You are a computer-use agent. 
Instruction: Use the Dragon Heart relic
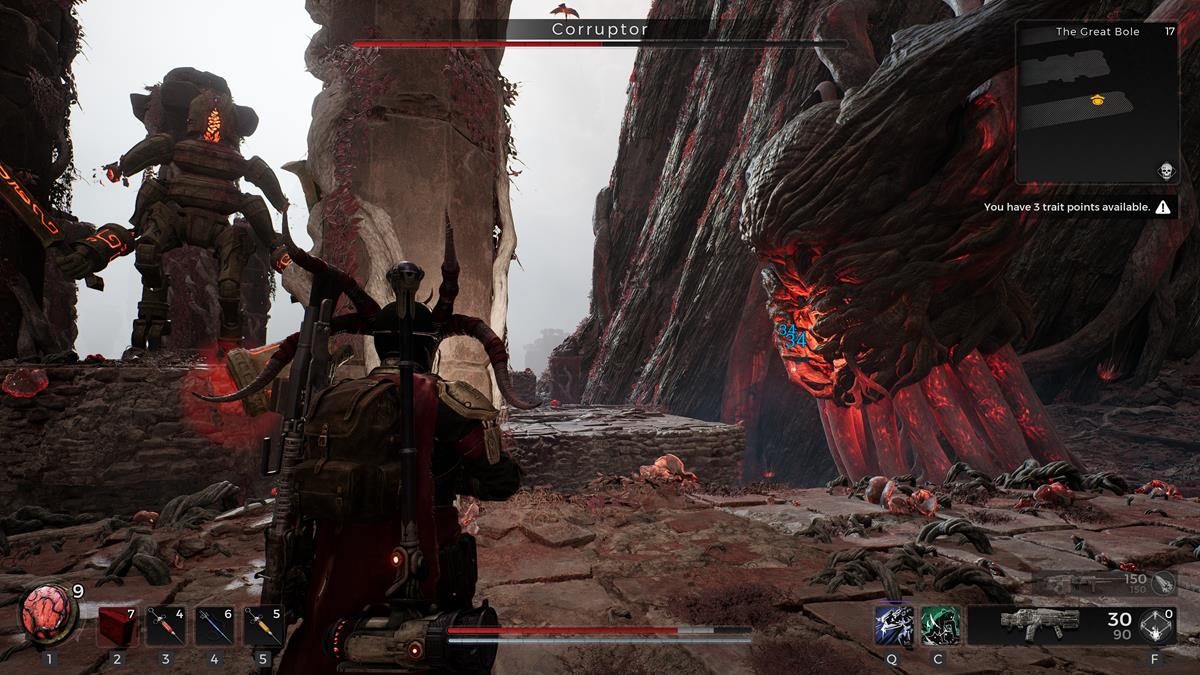[46, 616]
